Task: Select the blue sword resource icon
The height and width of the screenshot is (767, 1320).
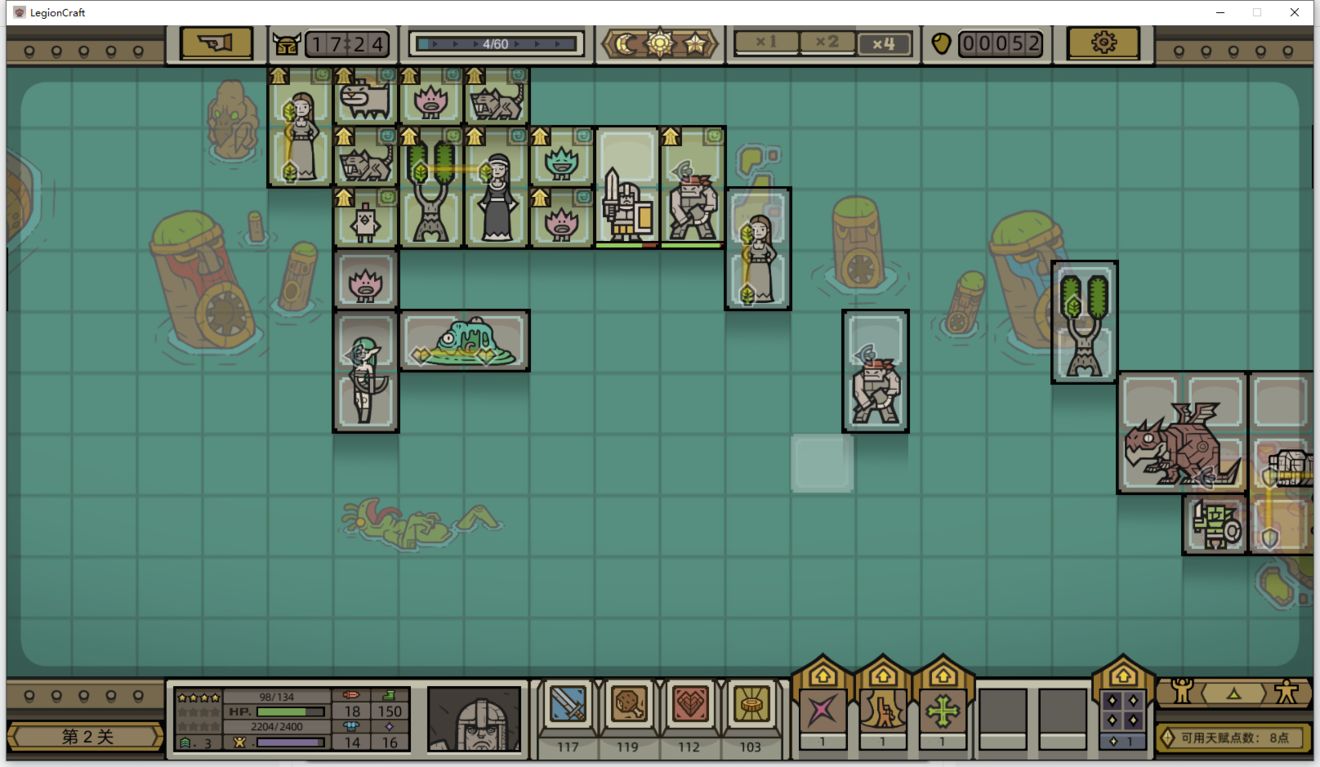Action: pos(568,706)
